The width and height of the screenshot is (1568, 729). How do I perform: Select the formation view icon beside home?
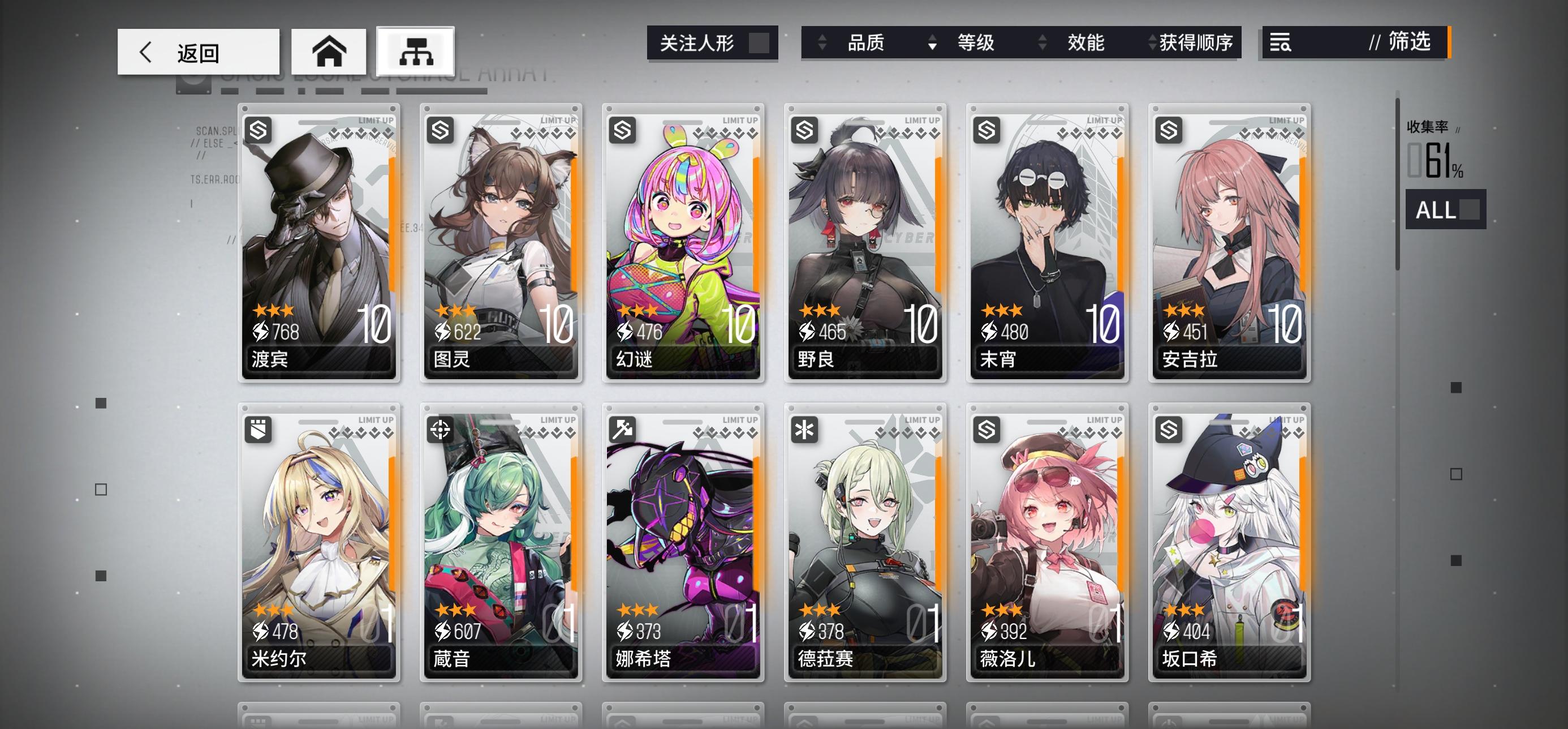coord(415,51)
